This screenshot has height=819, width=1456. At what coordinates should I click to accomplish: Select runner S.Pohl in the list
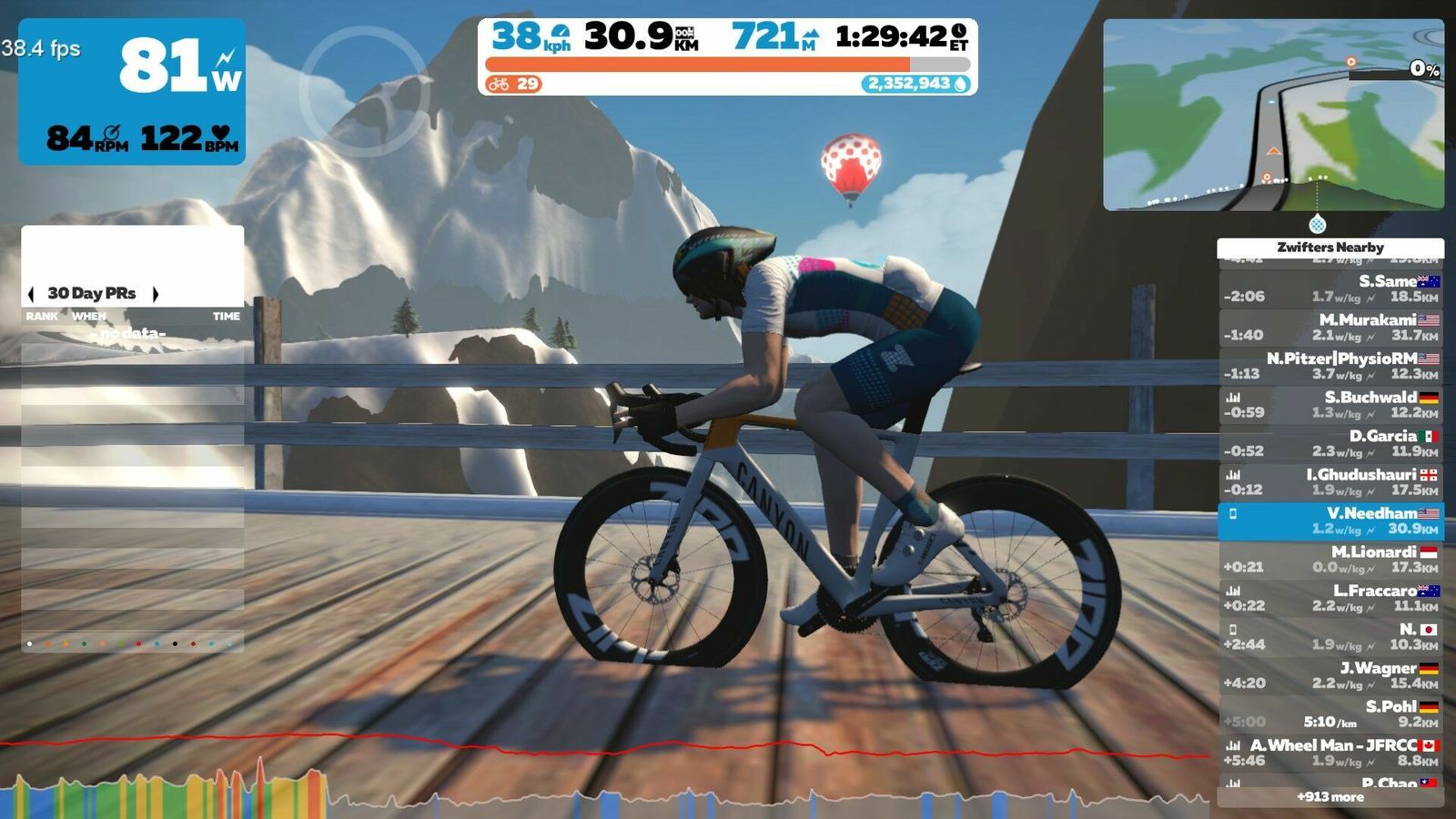point(1330,714)
